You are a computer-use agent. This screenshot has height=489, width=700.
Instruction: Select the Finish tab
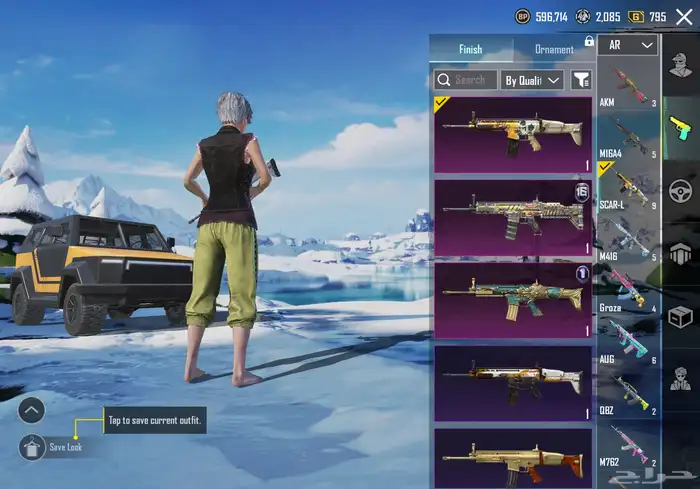click(470, 49)
